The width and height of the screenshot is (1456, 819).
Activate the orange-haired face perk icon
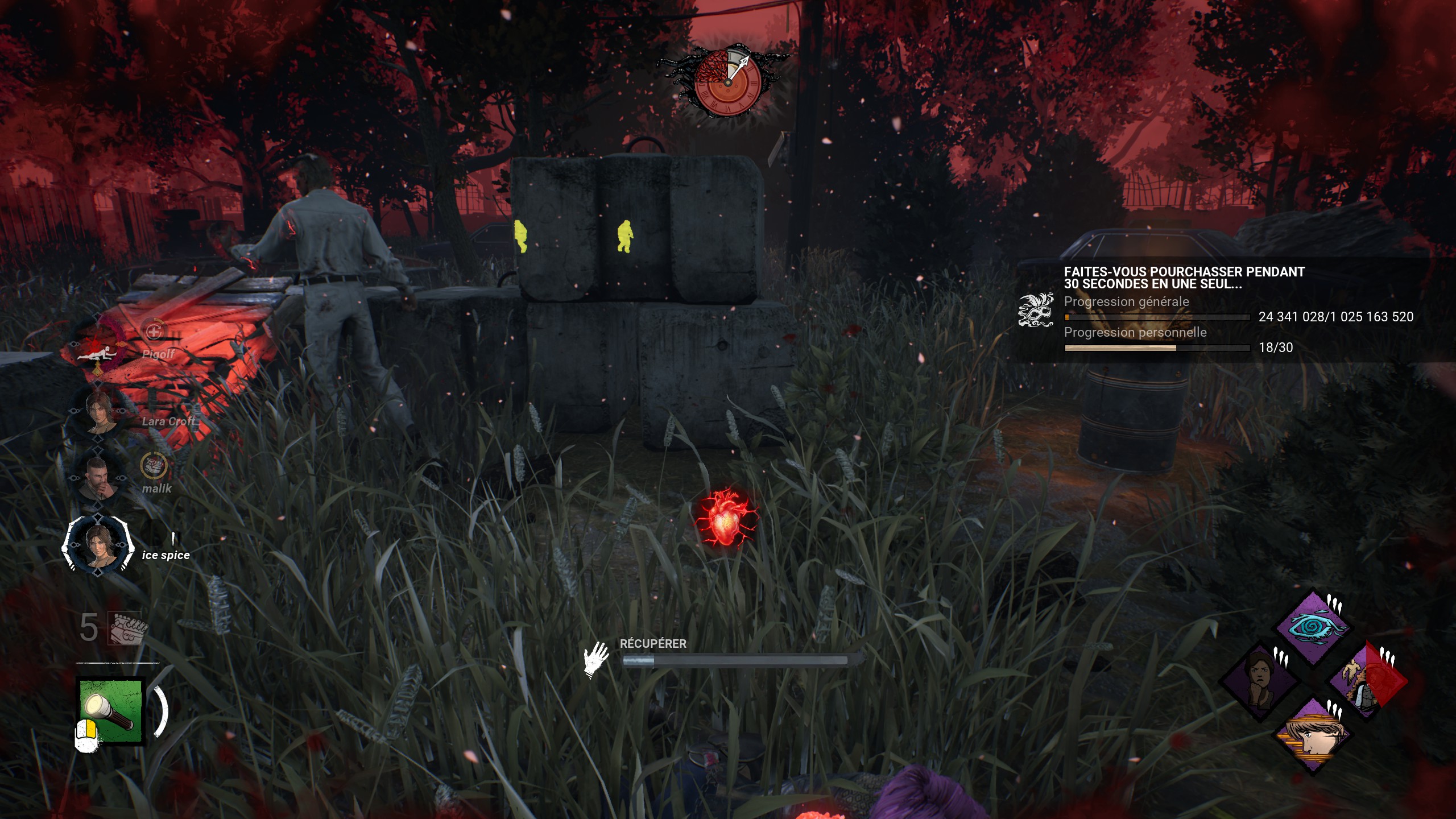1313,734
